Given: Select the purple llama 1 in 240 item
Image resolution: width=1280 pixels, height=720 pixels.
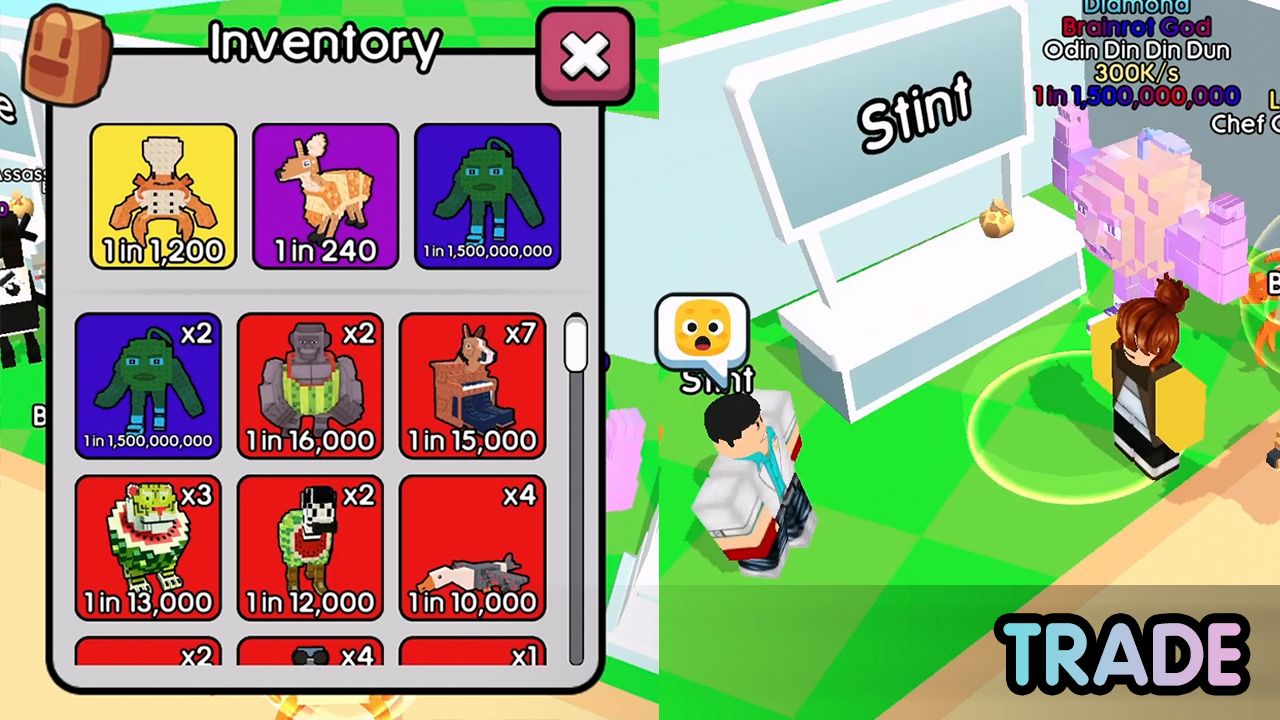Looking at the screenshot, I should 325,196.
